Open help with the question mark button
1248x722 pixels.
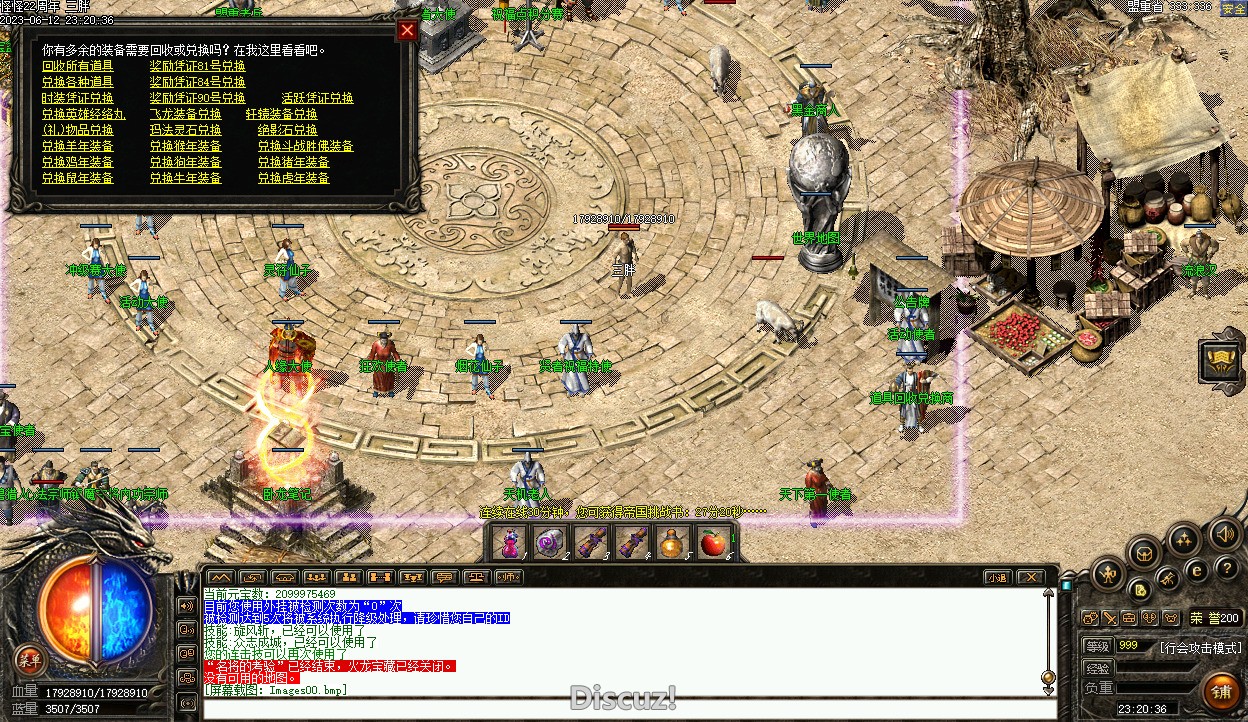pos(1226,569)
